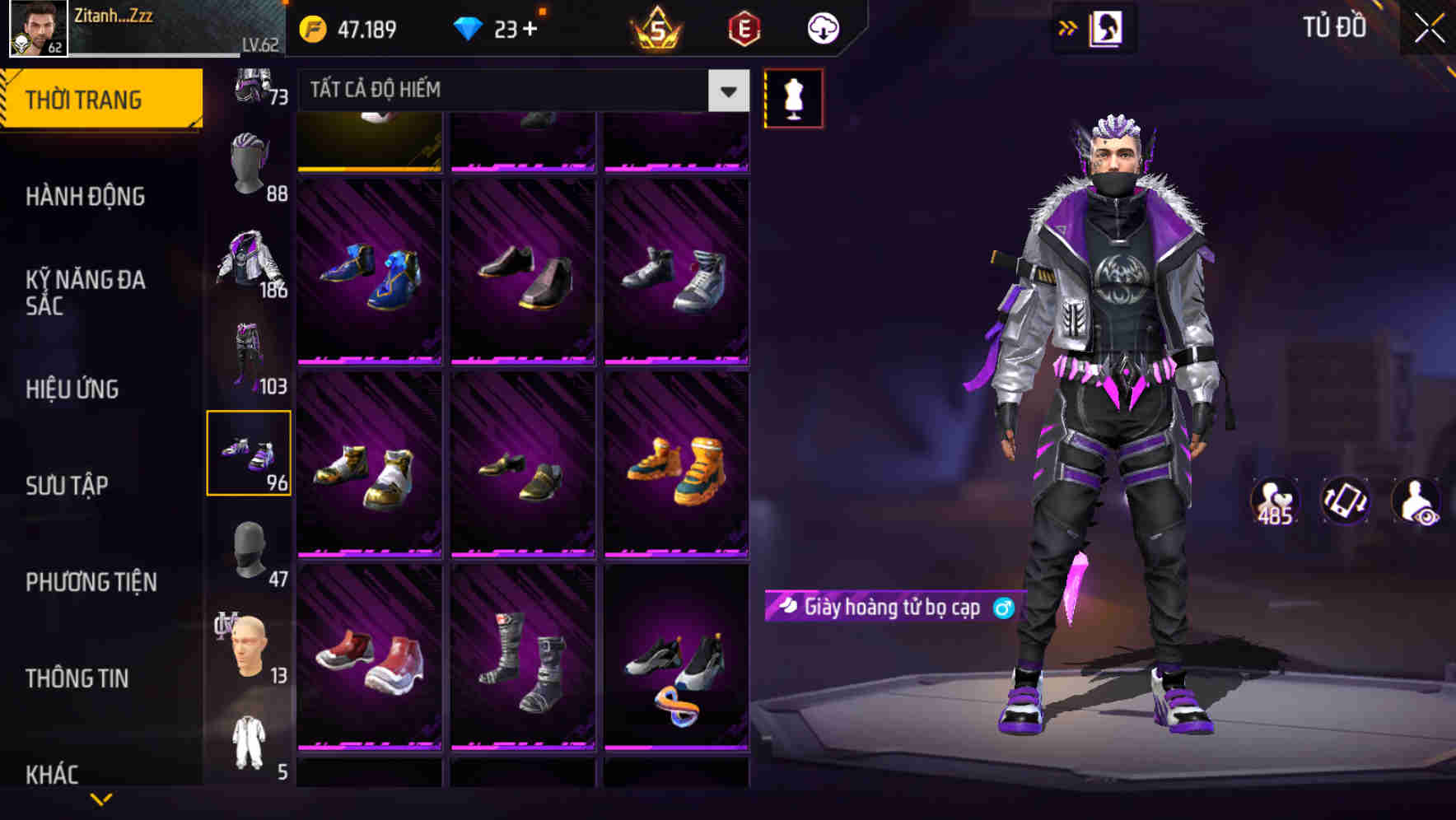The image size is (1456, 820).
Task: Select the mannequin outfit preset icon
Action: click(x=794, y=97)
